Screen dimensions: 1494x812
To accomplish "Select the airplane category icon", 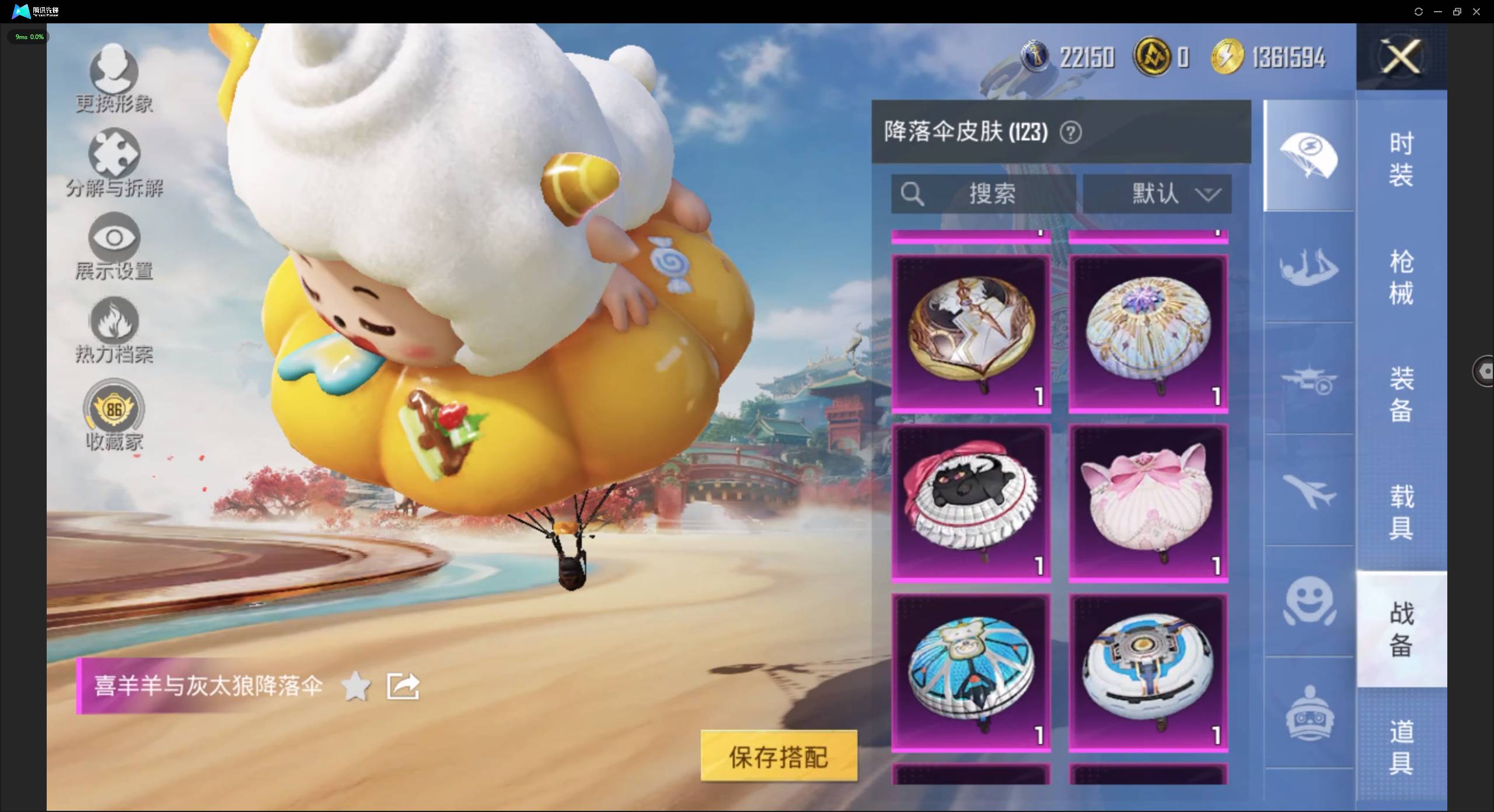I will [1308, 493].
